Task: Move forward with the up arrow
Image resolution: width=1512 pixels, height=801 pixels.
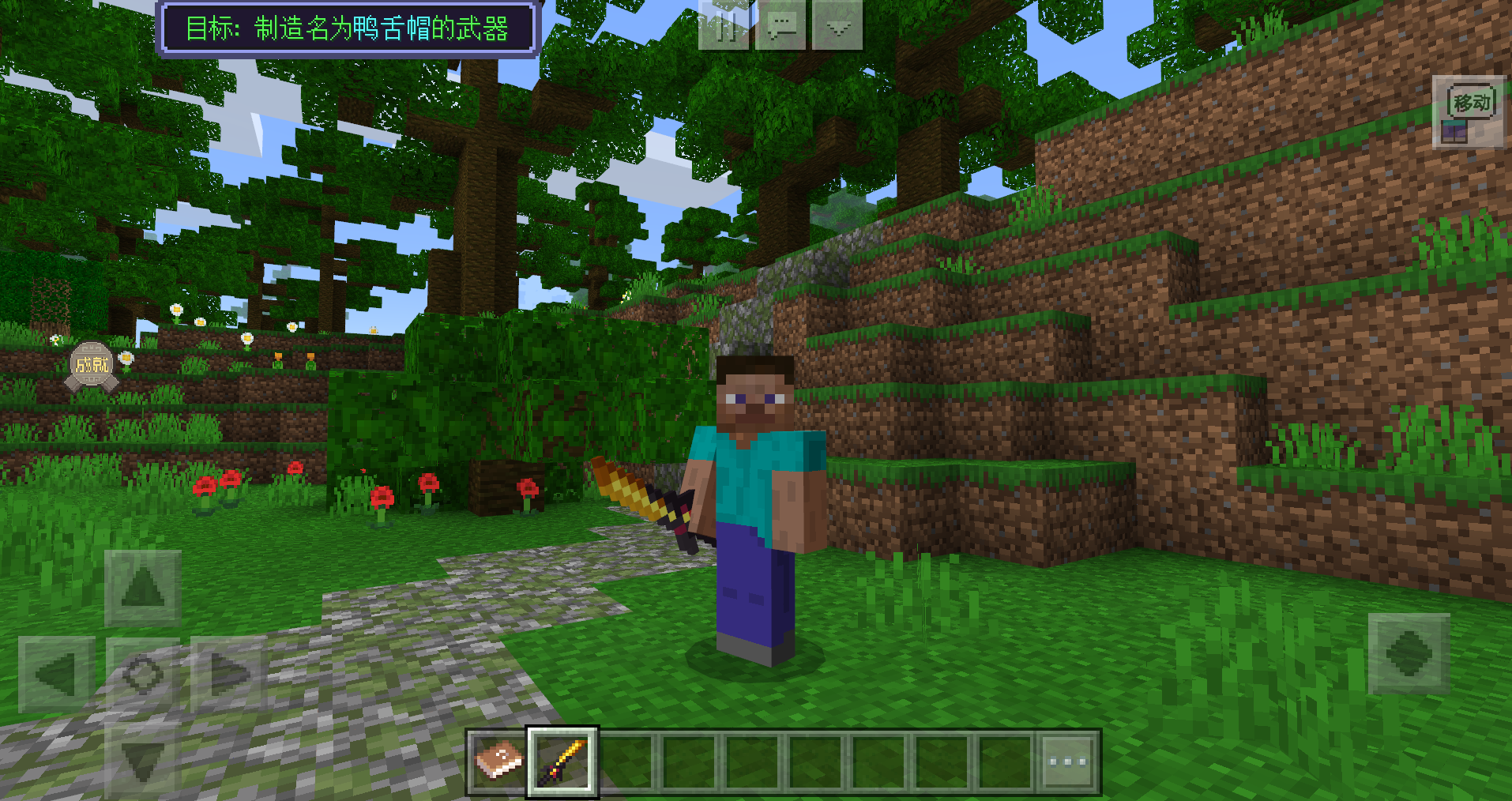Action: [x=143, y=588]
